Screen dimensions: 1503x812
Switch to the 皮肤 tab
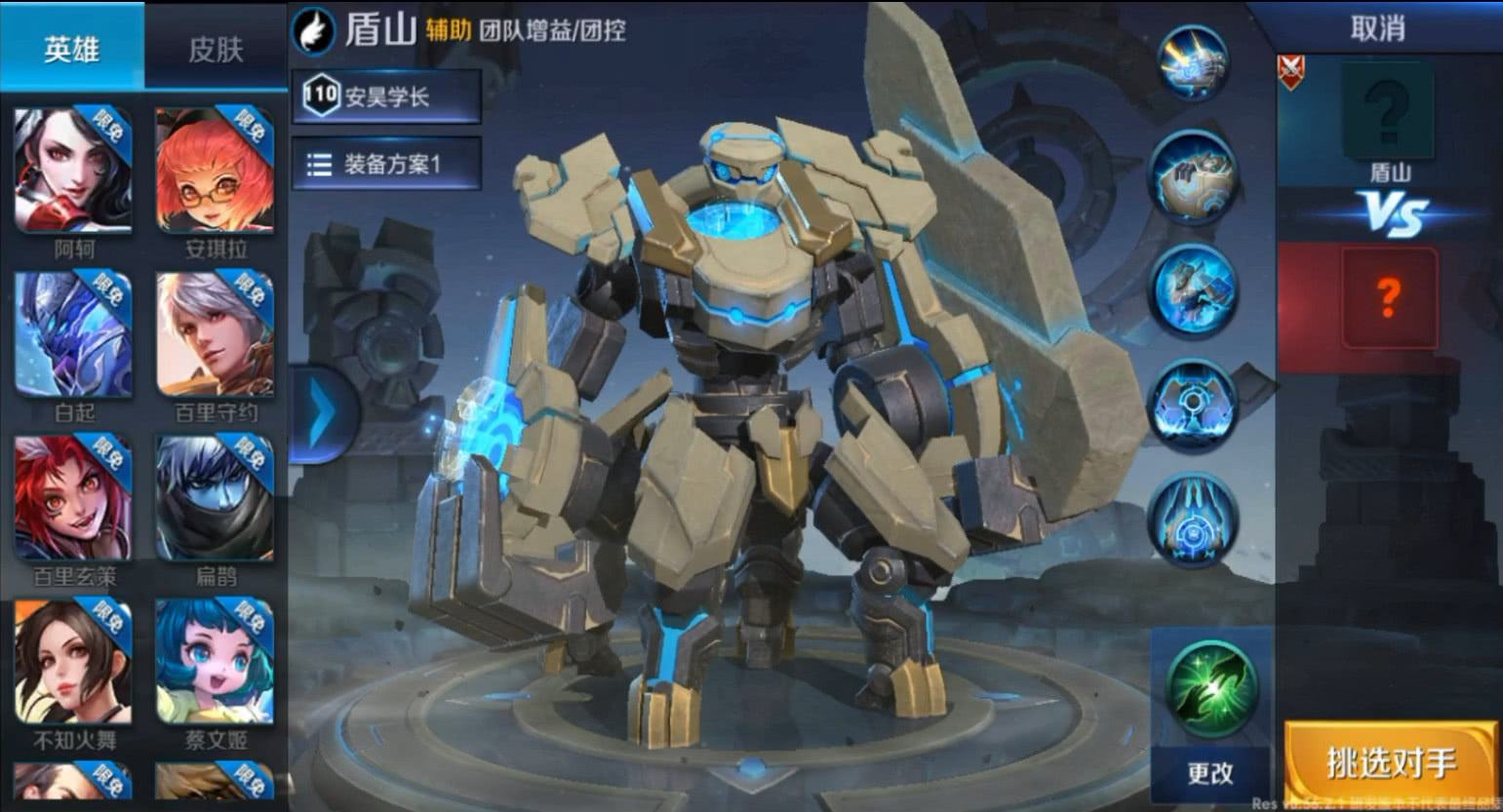(x=217, y=46)
